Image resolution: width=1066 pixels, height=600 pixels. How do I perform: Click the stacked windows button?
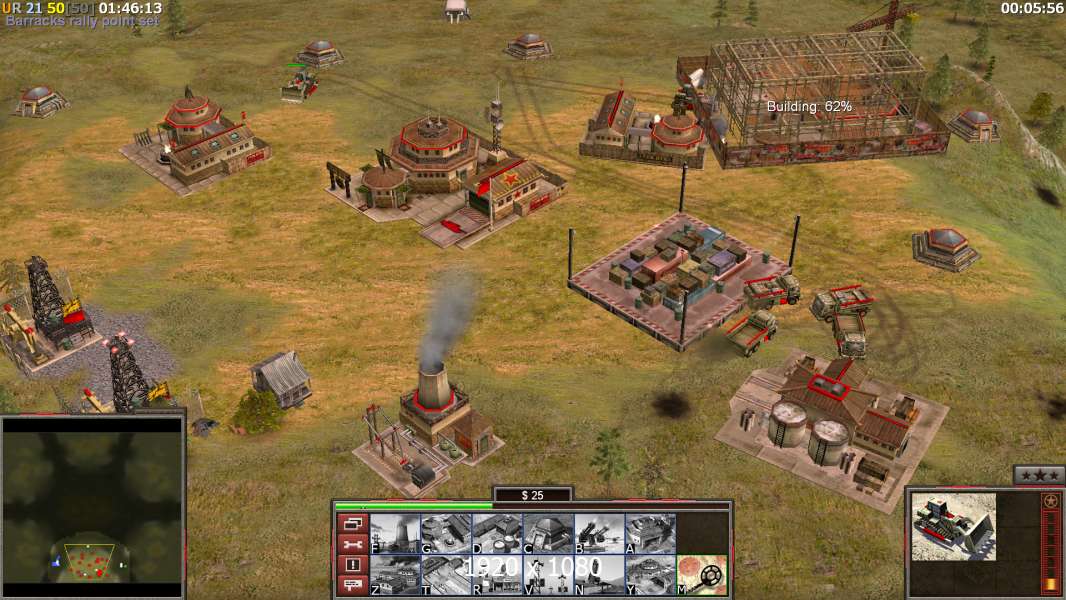[351, 524]
